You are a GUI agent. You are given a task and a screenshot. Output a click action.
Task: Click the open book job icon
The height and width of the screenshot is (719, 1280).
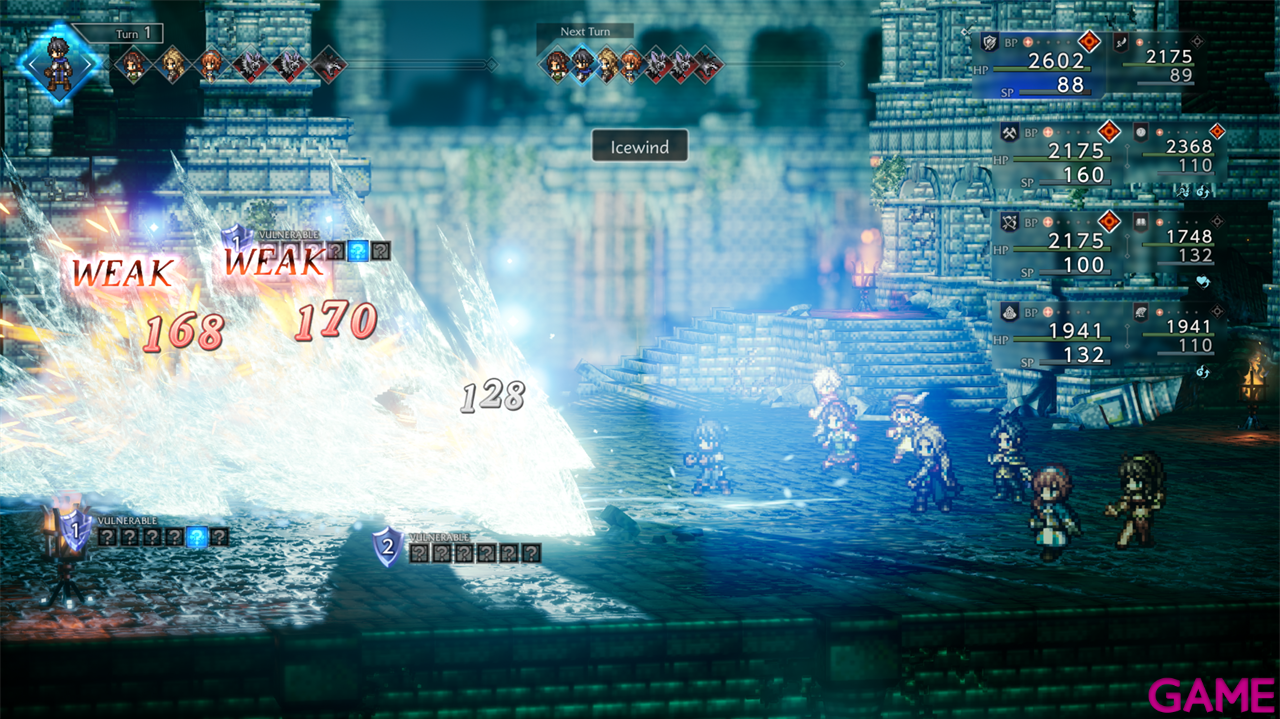point(1141,220)
